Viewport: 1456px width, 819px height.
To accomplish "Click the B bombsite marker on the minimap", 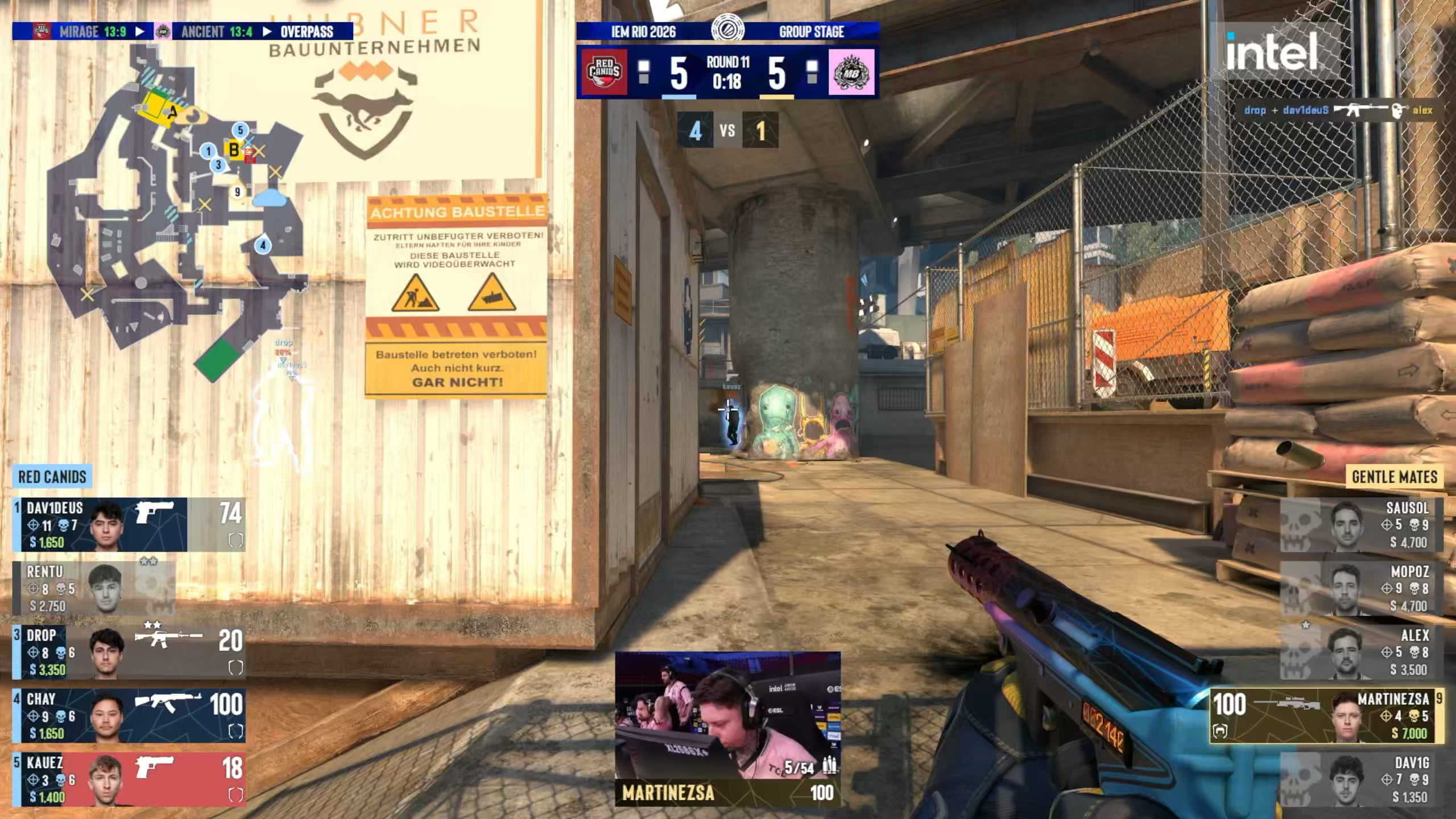I will coord(233,150).
